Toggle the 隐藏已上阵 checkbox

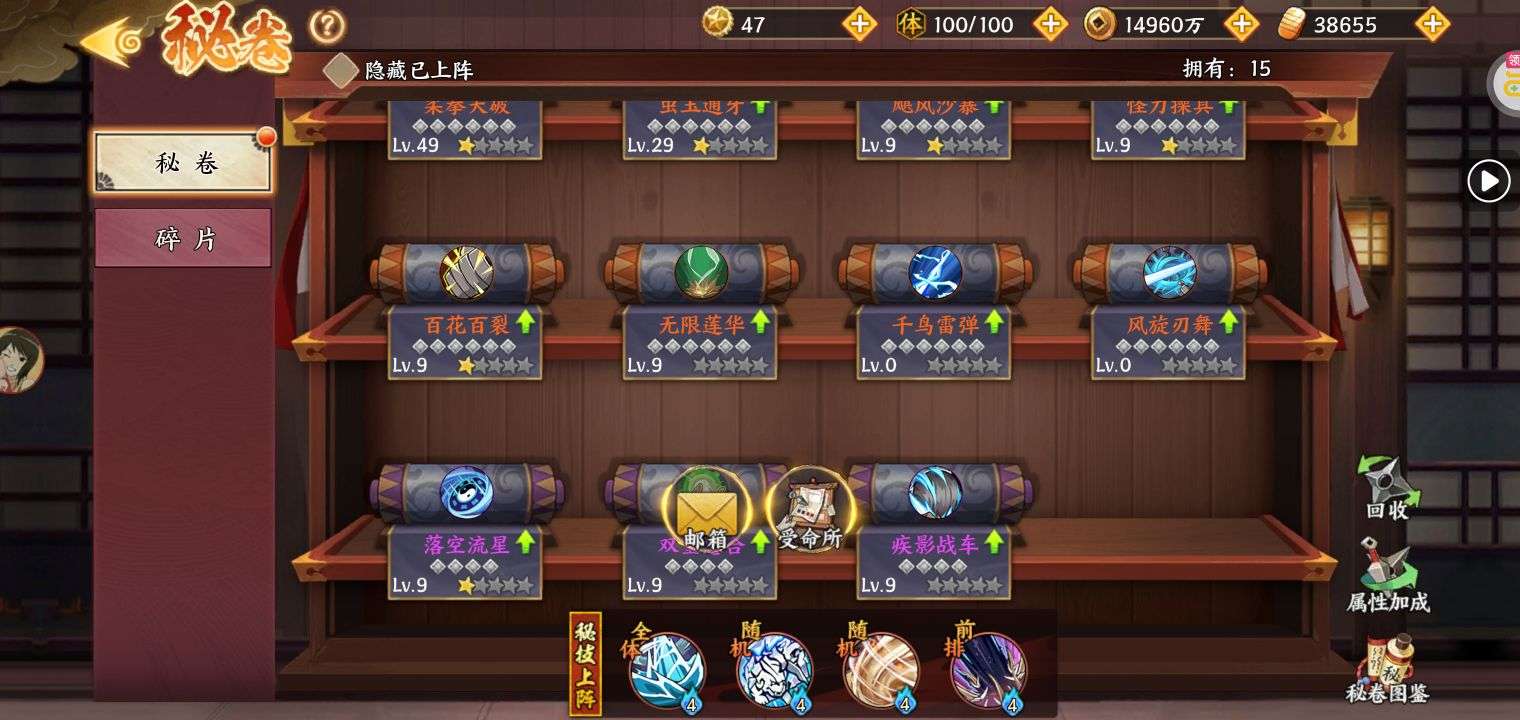(x=341, y=70)
